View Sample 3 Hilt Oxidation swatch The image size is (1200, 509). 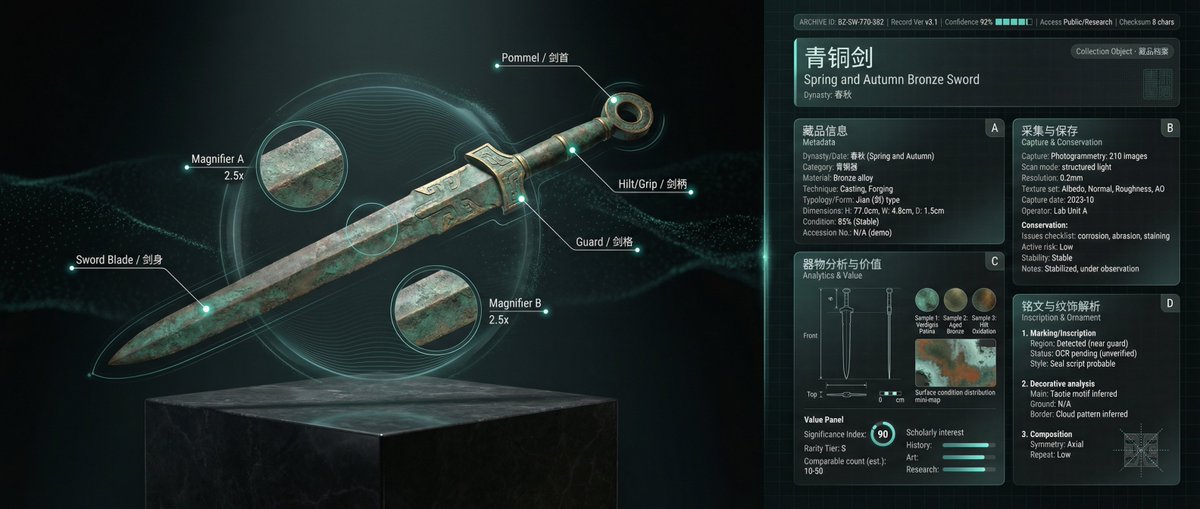point(984,300)
